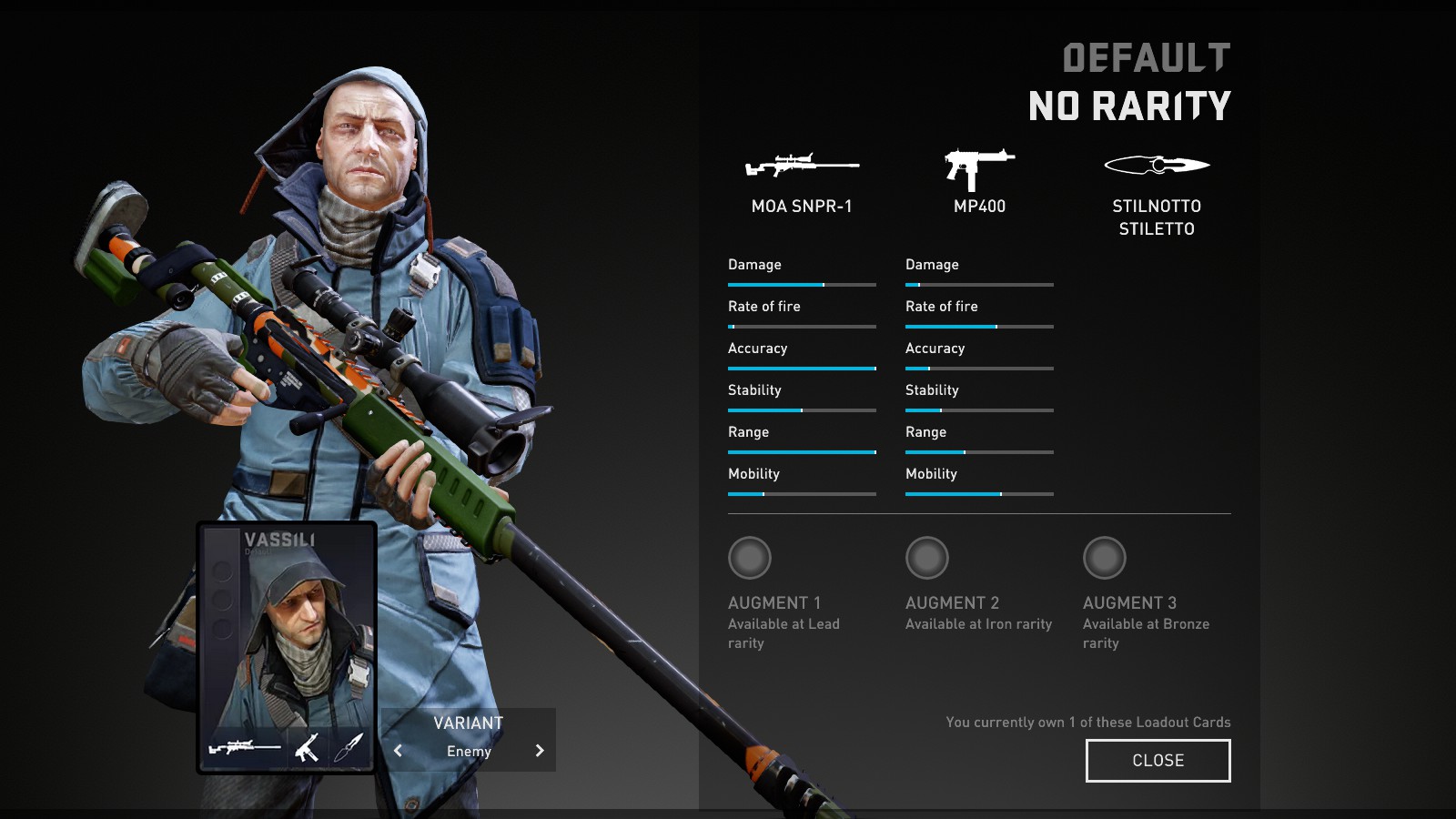Inspect the Augment 1 slot
Screen dimensions: 1456x819
(x=750, y=558)
